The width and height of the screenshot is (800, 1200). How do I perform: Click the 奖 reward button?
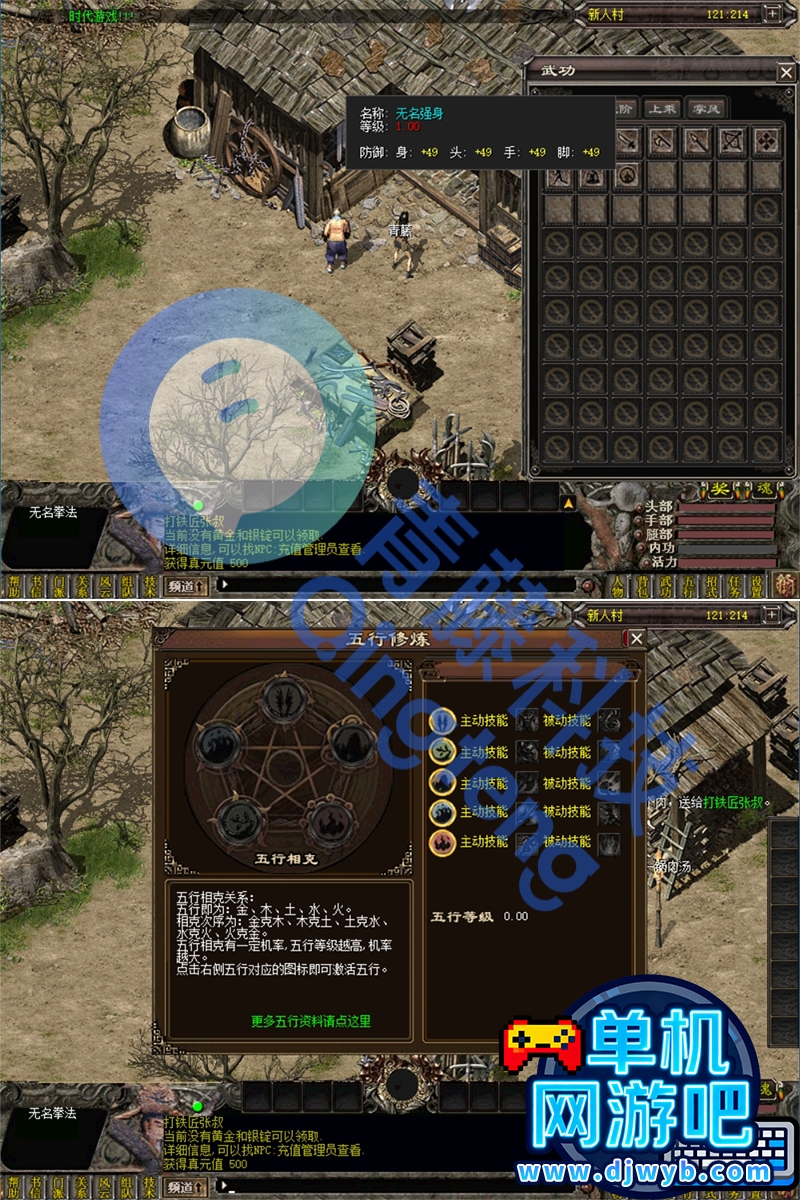[x=721, y=489]
